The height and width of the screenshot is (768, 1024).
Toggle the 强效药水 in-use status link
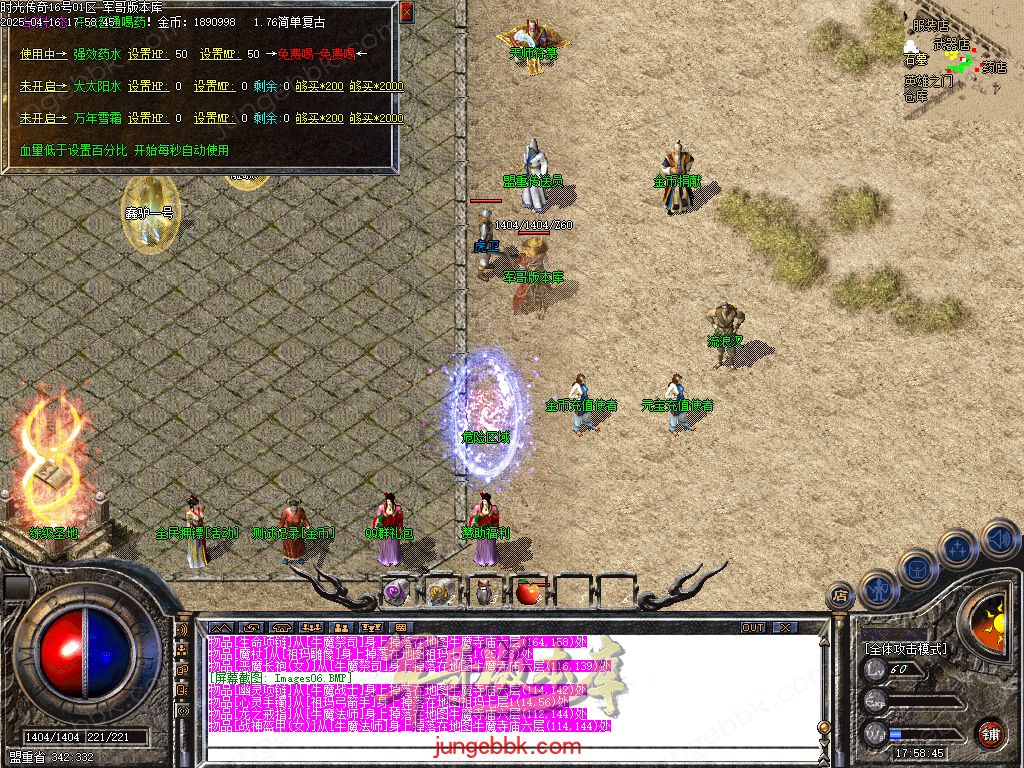(x=44, y=54)
